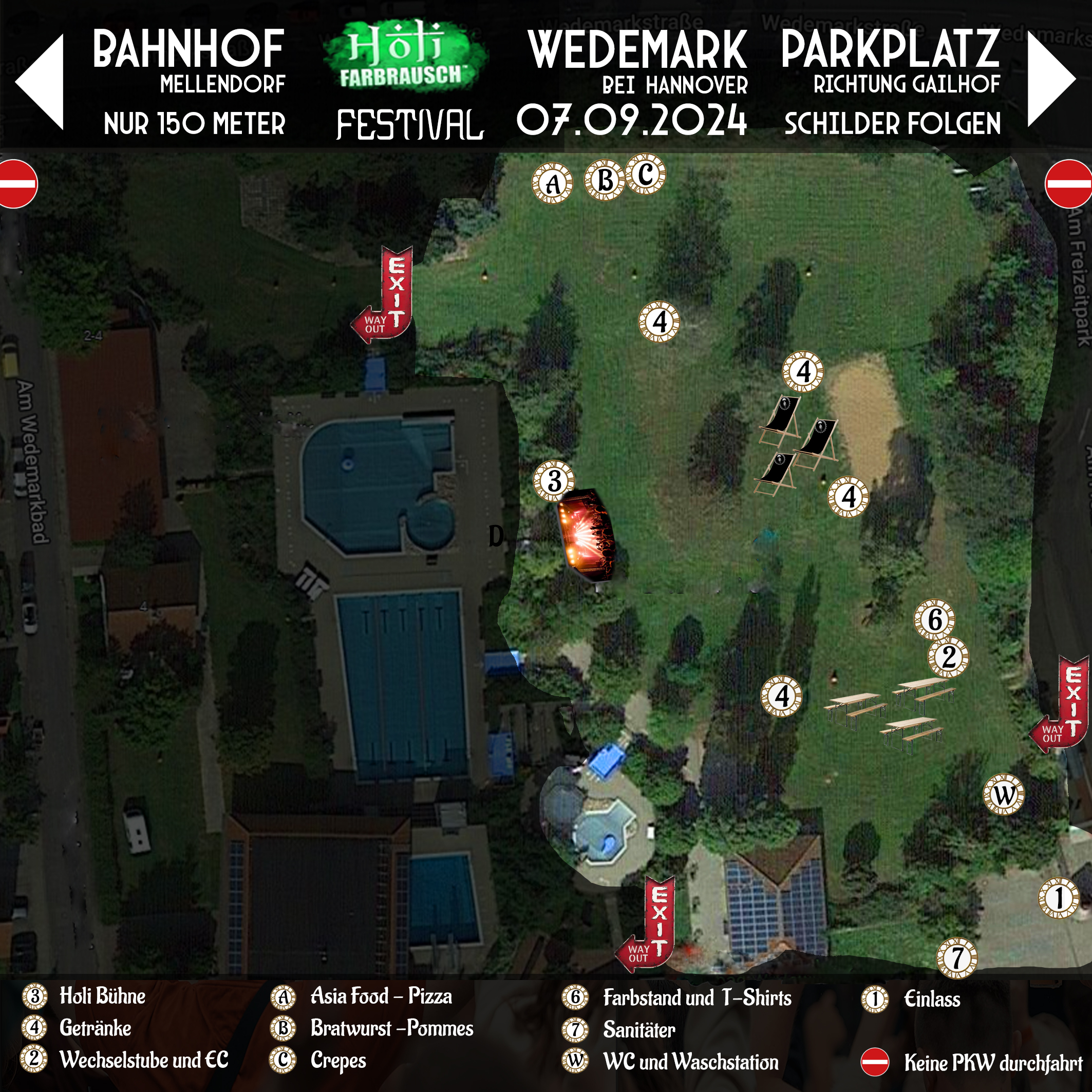The height and width of the screenshot is (1092, 1092).
Task: Choose map marker B on the field
Action: (604, 180)
